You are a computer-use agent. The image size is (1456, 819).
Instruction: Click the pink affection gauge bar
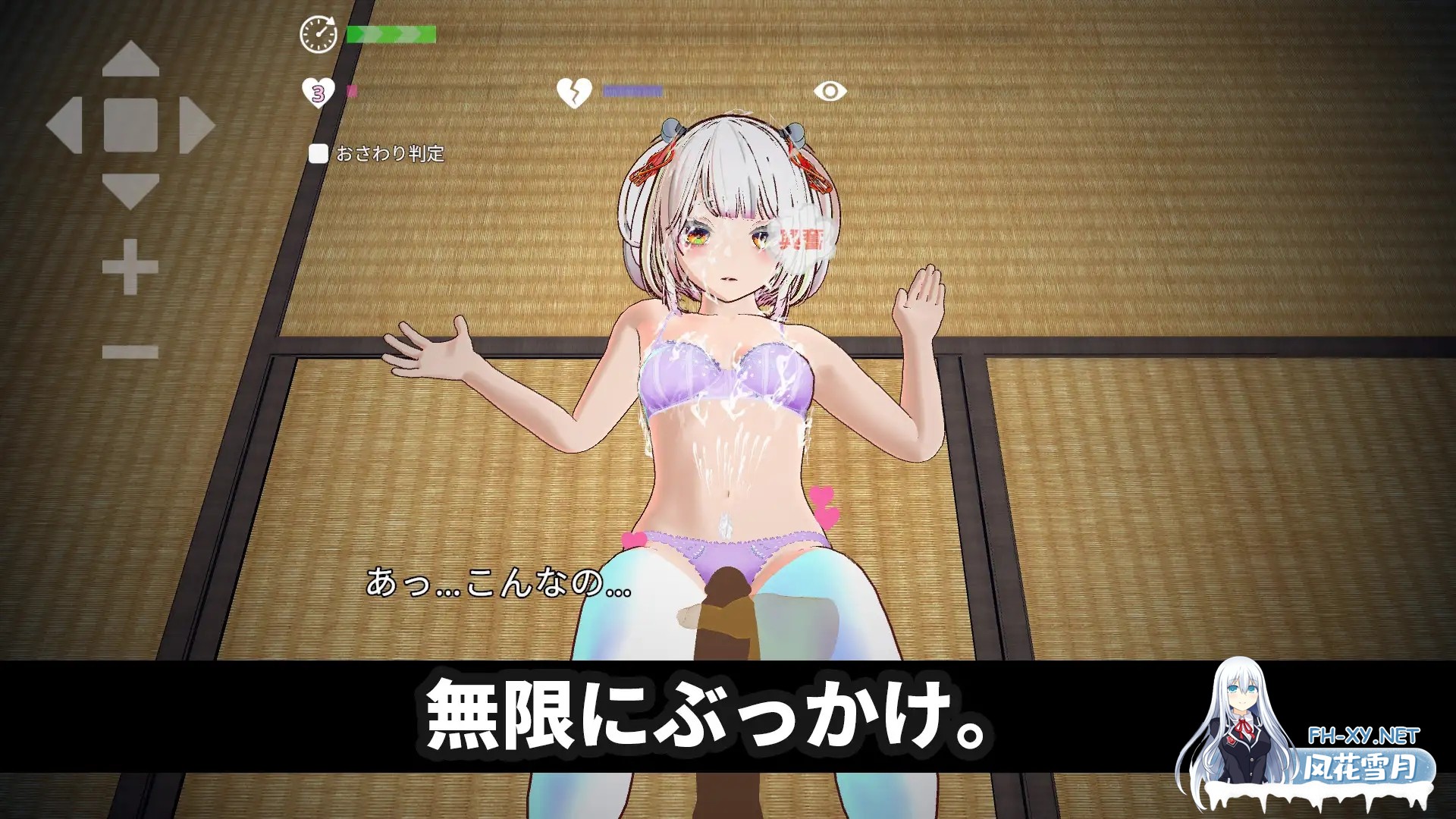pos(350,92)
